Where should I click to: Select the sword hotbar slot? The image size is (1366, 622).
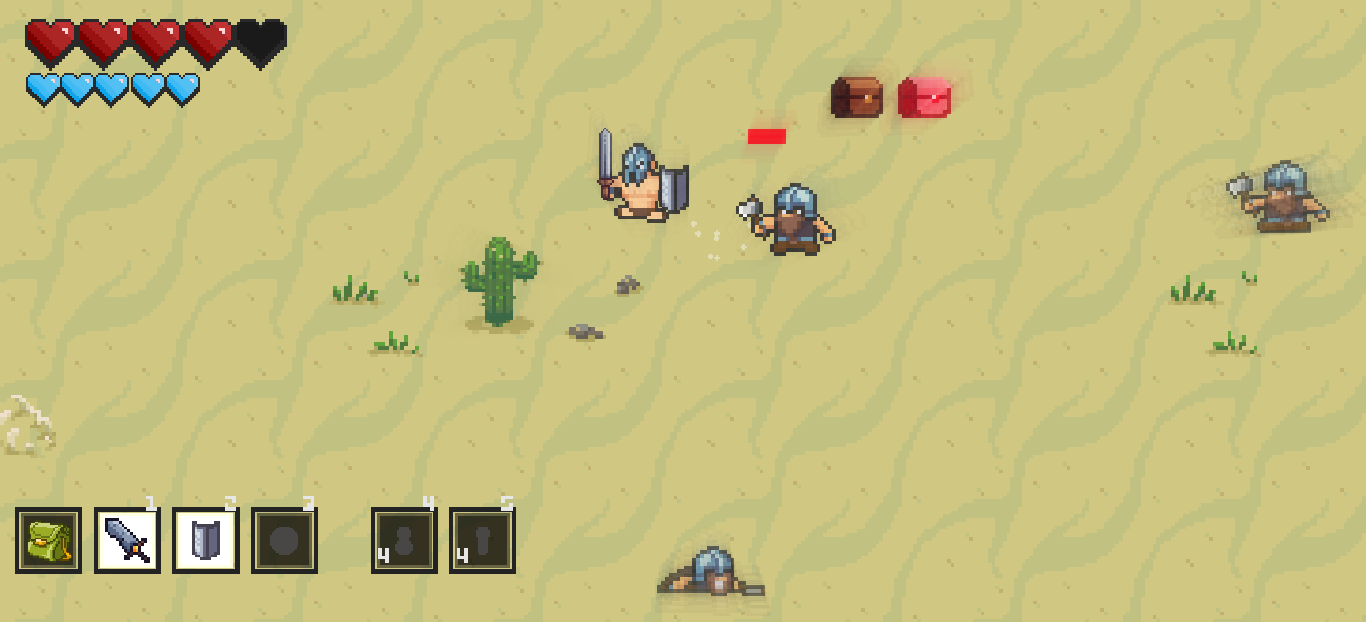point(127,540)
